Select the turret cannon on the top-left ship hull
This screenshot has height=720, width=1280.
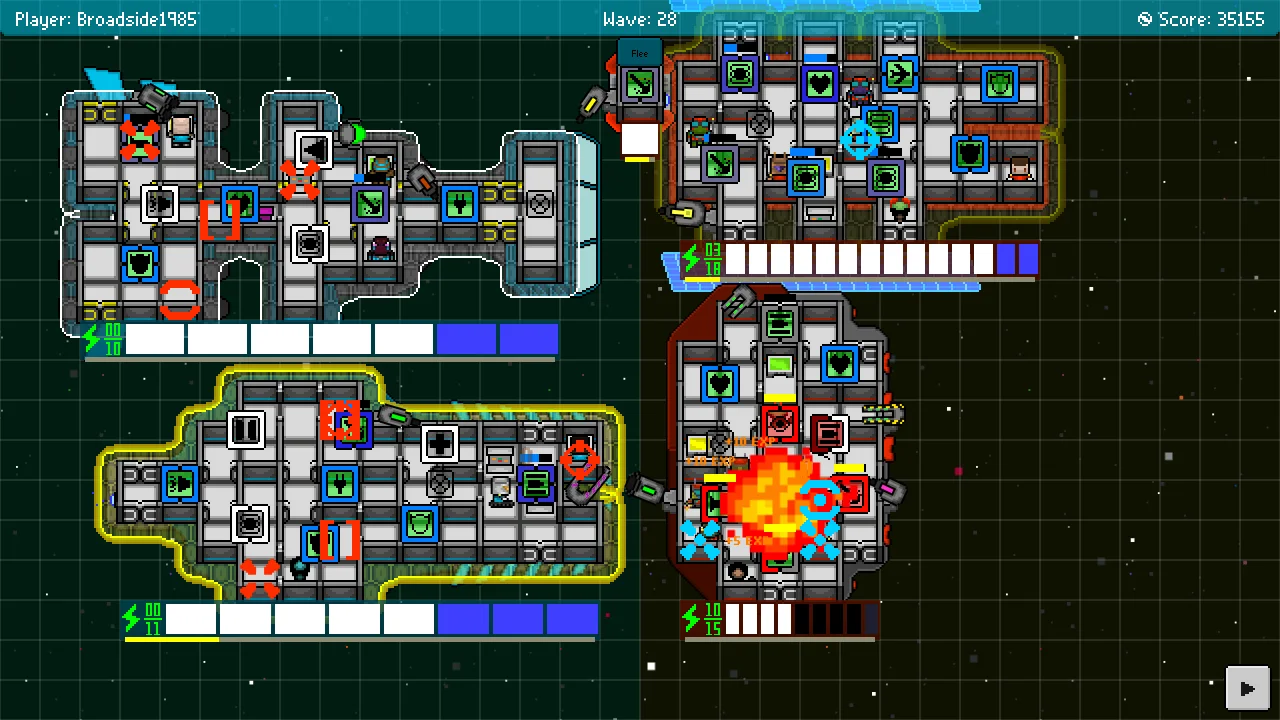pos(159,98)
